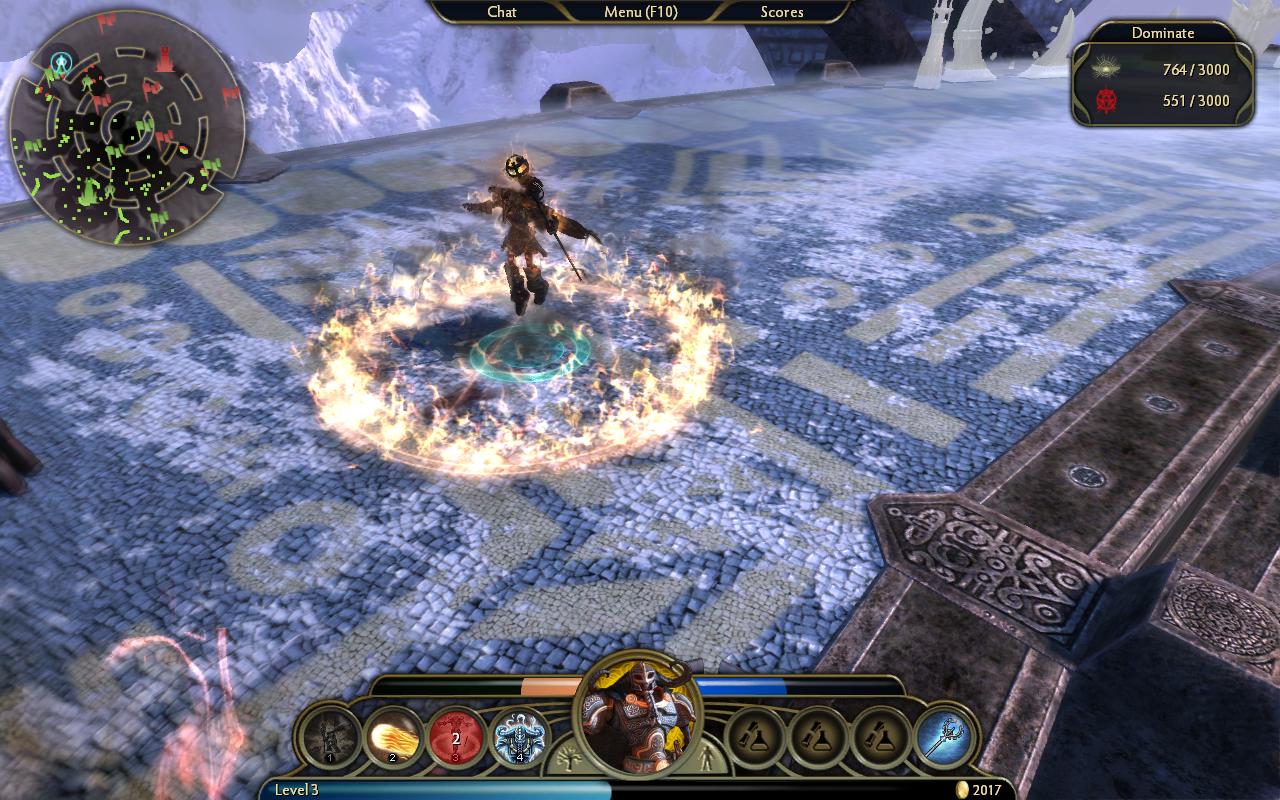Activate the fireball ability in slot 2
The height and width of the screenshot is (800, 1280).
tap(393, 738)
